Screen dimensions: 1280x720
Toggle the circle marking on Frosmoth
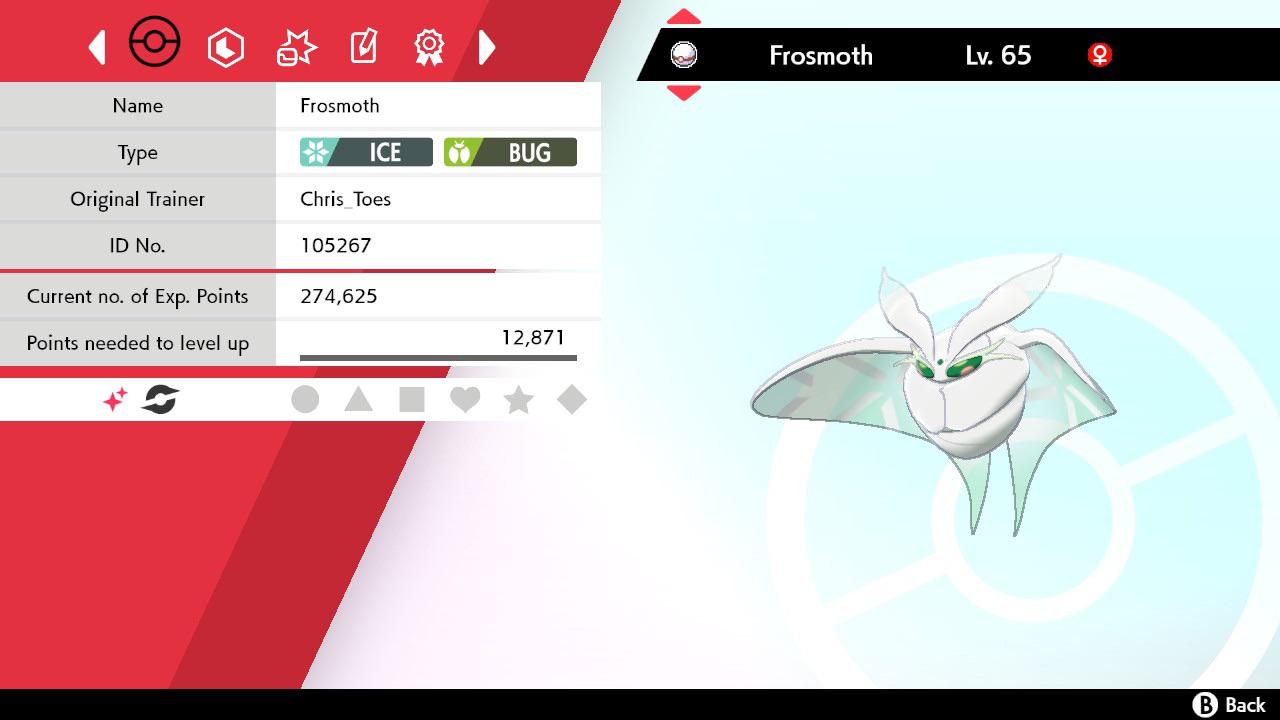point(306,399)
